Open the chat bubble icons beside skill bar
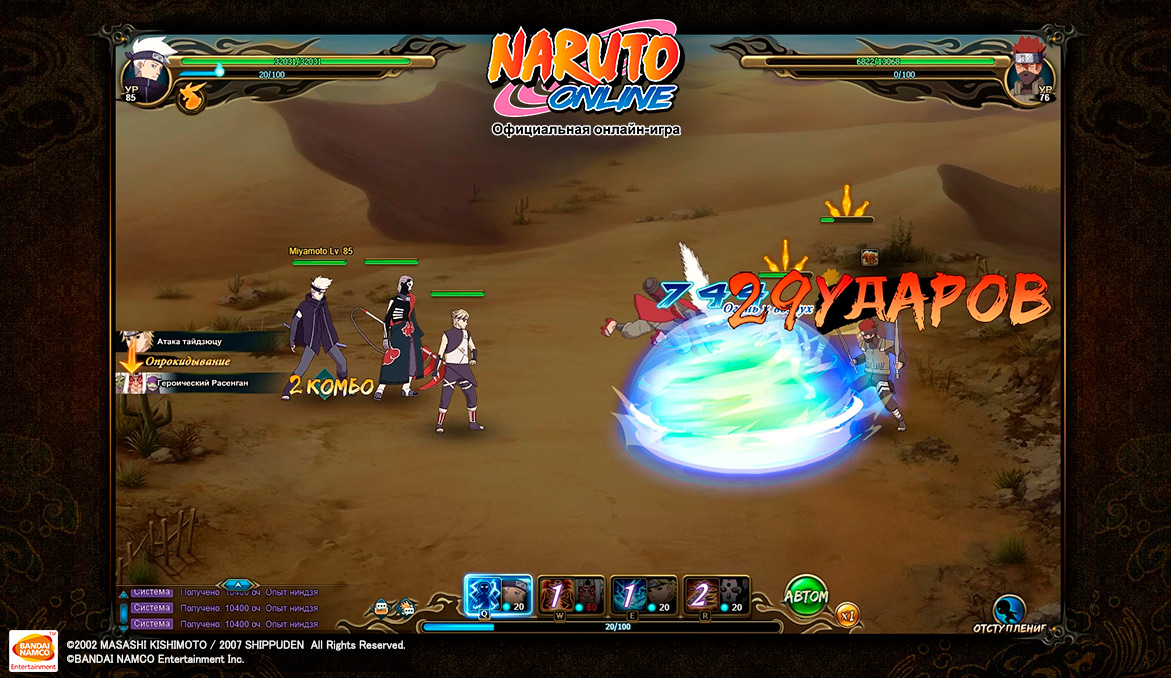 (393, 607)
